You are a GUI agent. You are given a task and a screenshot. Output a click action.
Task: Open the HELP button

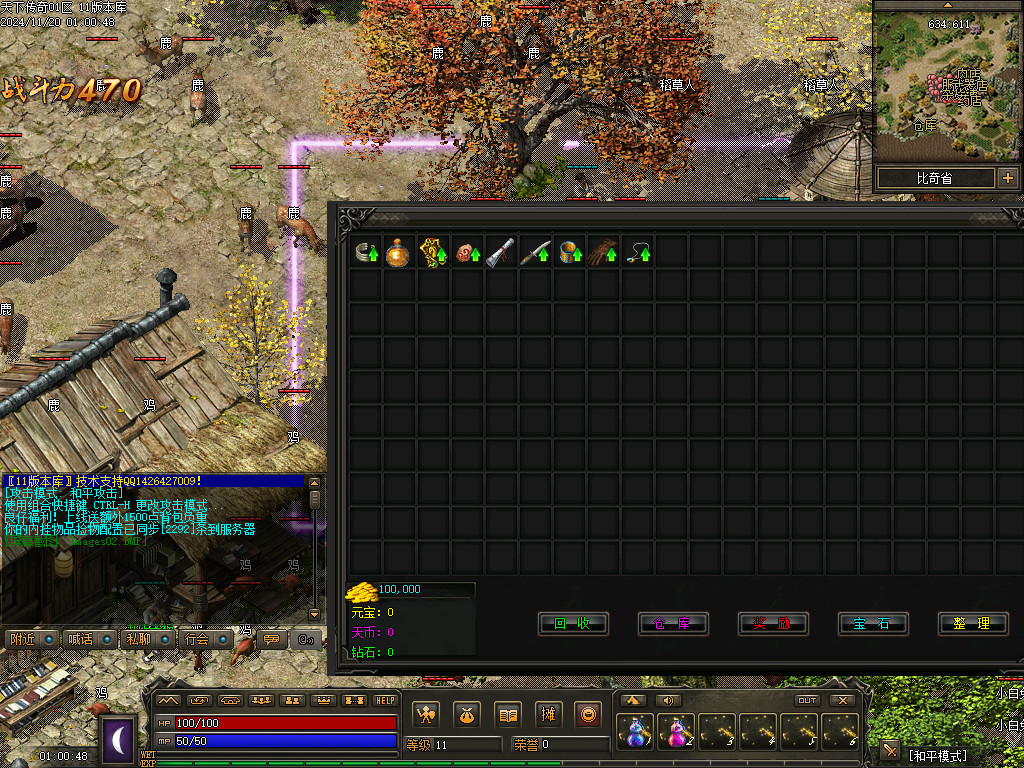click(385, 700)
